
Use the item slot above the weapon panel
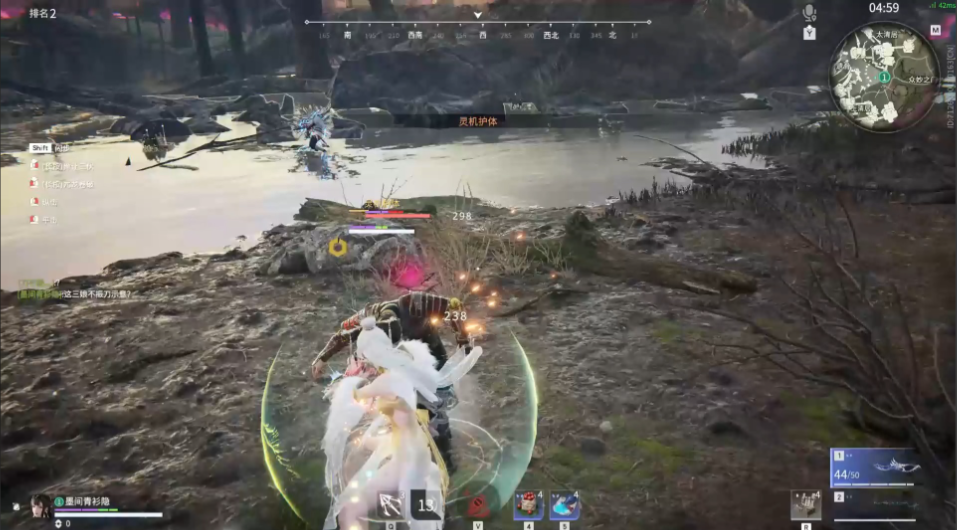(805, 504)
